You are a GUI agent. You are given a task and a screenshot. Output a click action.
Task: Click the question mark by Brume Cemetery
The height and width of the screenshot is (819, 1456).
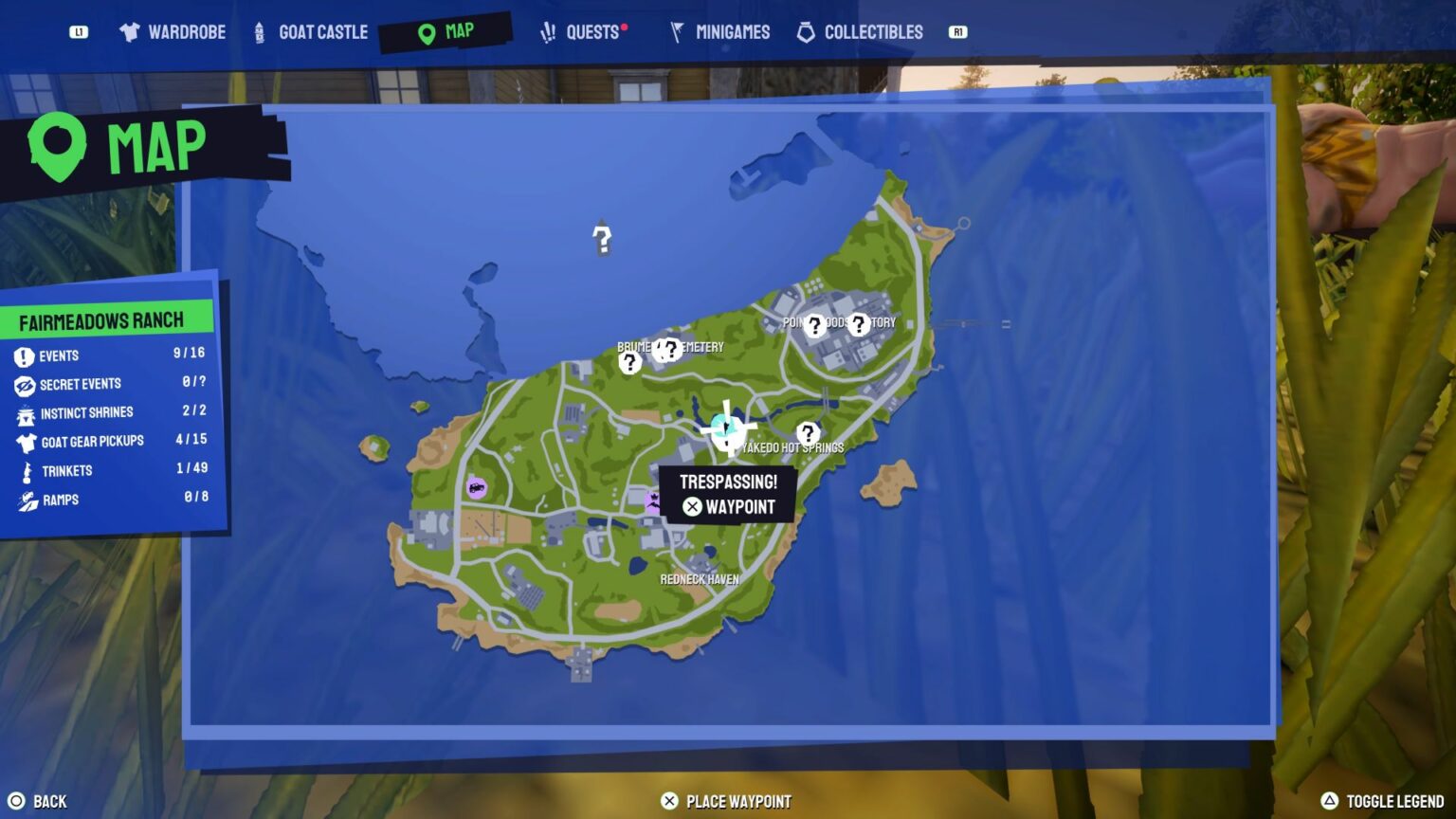pos(630,363)
